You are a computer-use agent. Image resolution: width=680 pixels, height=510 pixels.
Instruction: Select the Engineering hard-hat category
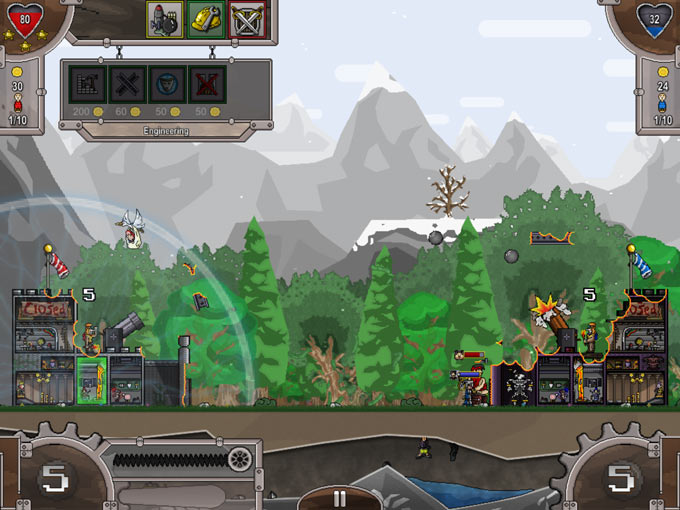[205, 18]
